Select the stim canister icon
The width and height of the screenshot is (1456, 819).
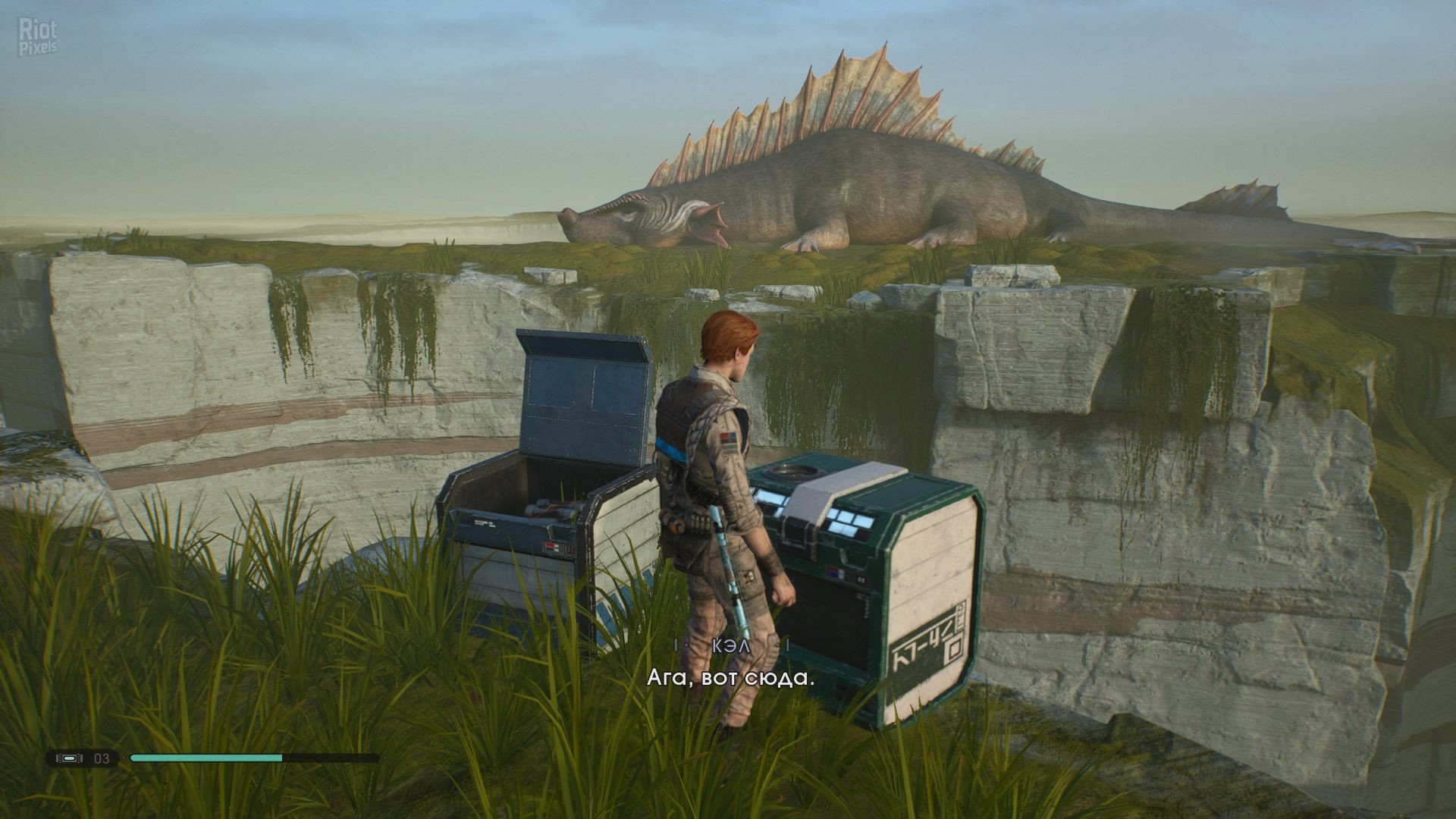pyautogui.click(x=69, y=758)
